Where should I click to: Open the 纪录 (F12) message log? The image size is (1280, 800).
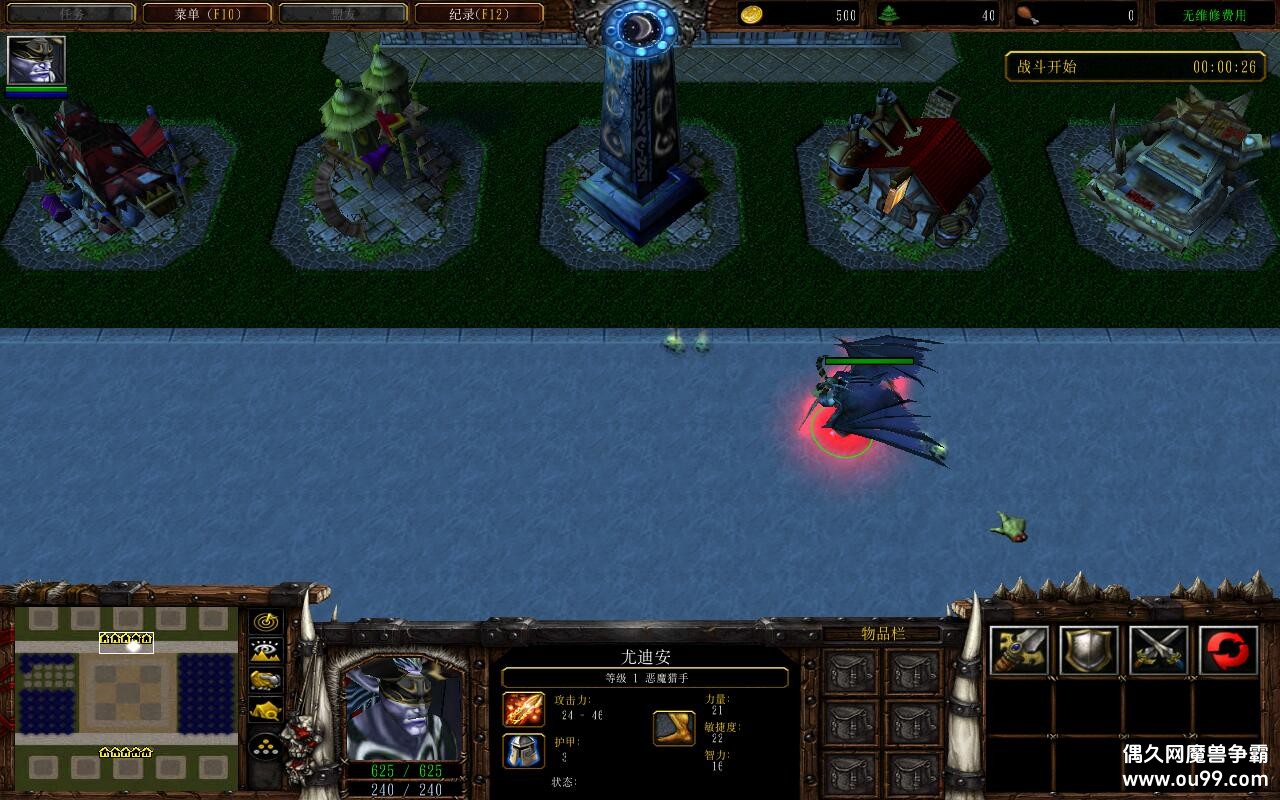tap(479, 14)
